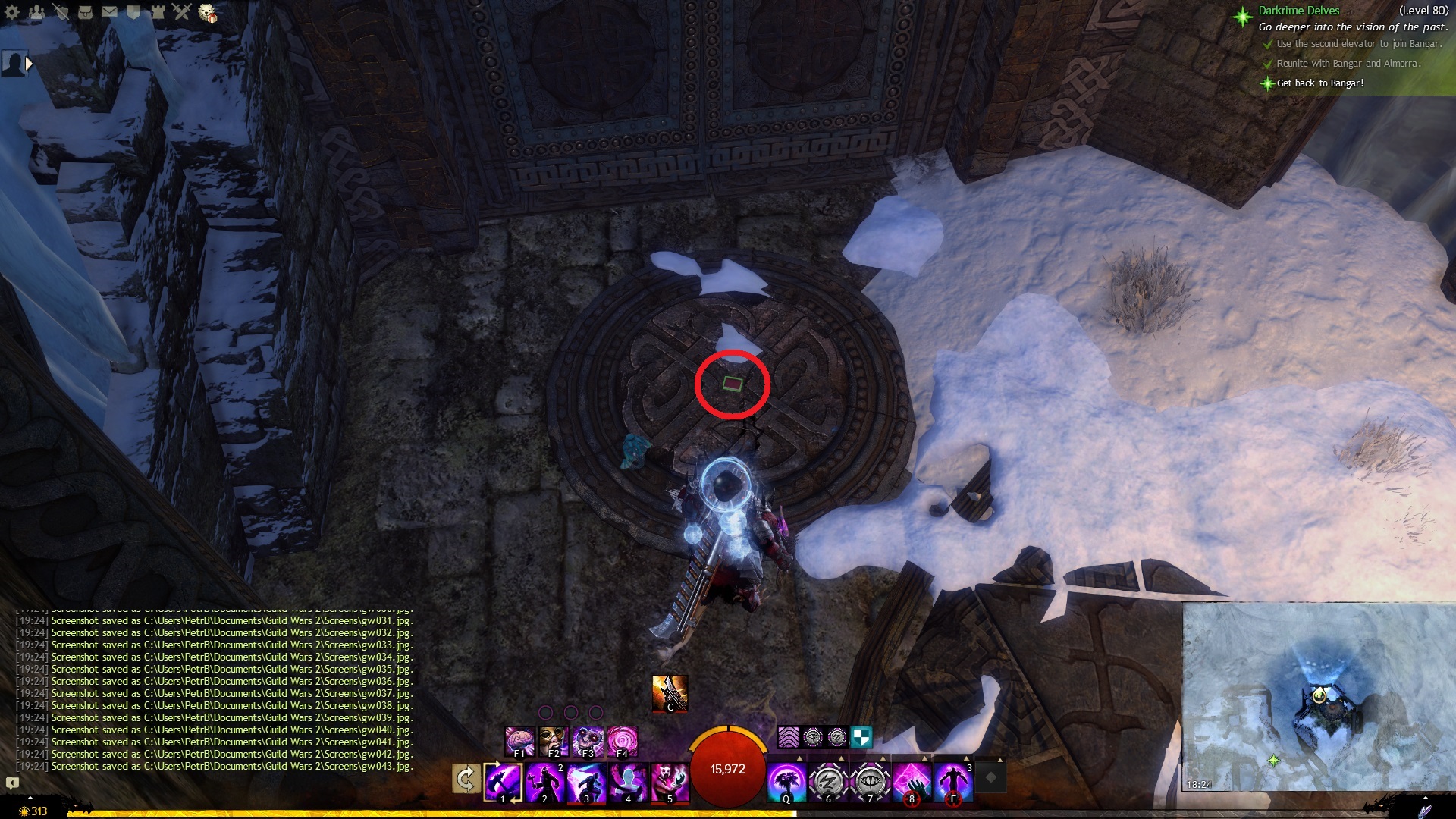
Task: Use the F2 masked face shatter skill
Action: [554, 741]
